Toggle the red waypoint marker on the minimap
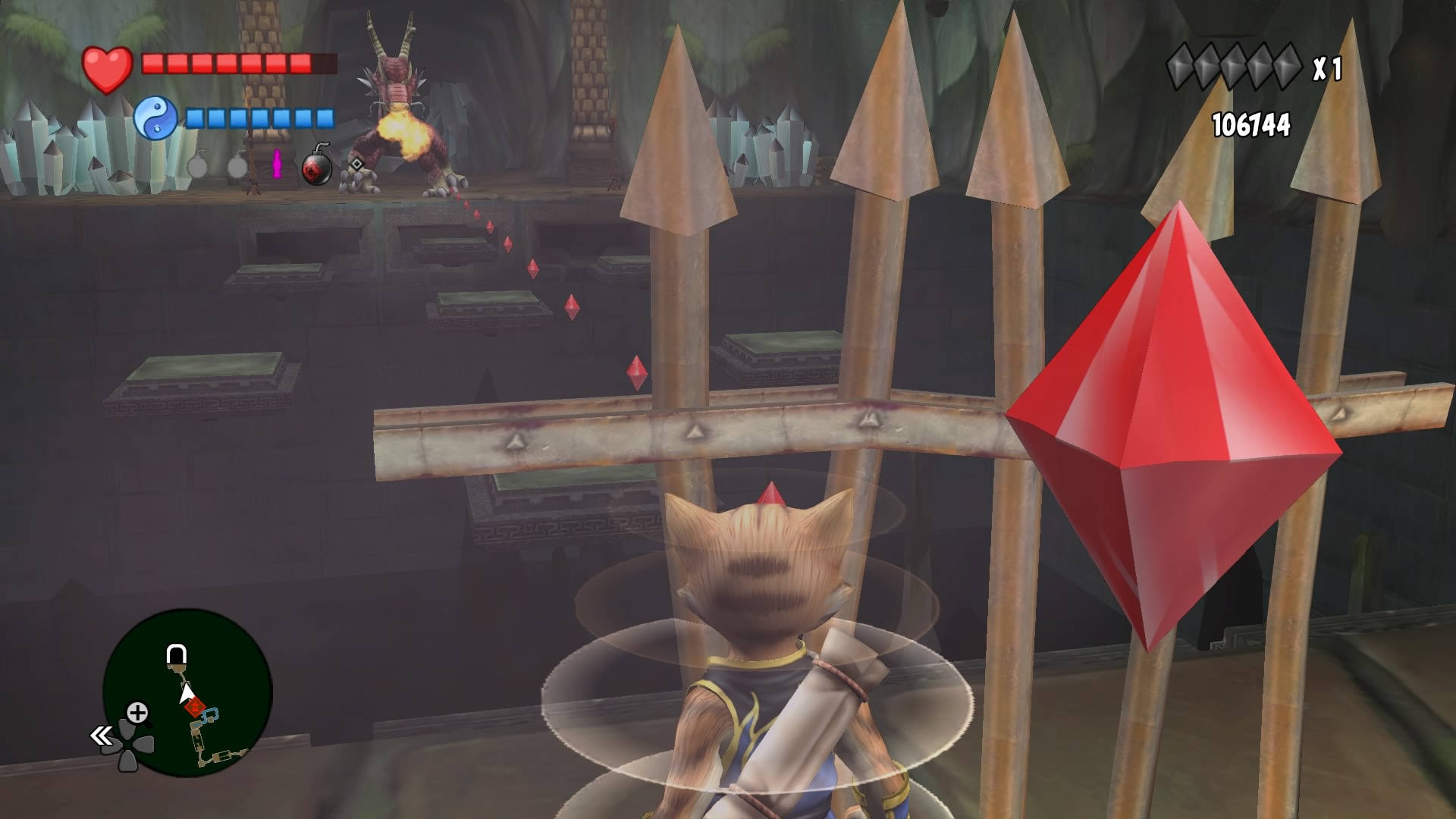 [x=196, y=707]
